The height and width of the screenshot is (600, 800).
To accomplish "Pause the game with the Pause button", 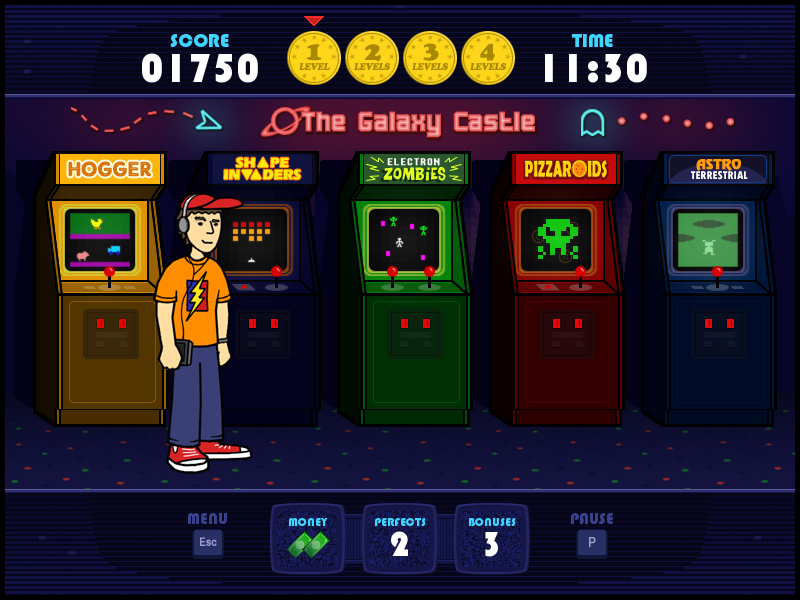I will pyautogui.click(x=591, y=542).
